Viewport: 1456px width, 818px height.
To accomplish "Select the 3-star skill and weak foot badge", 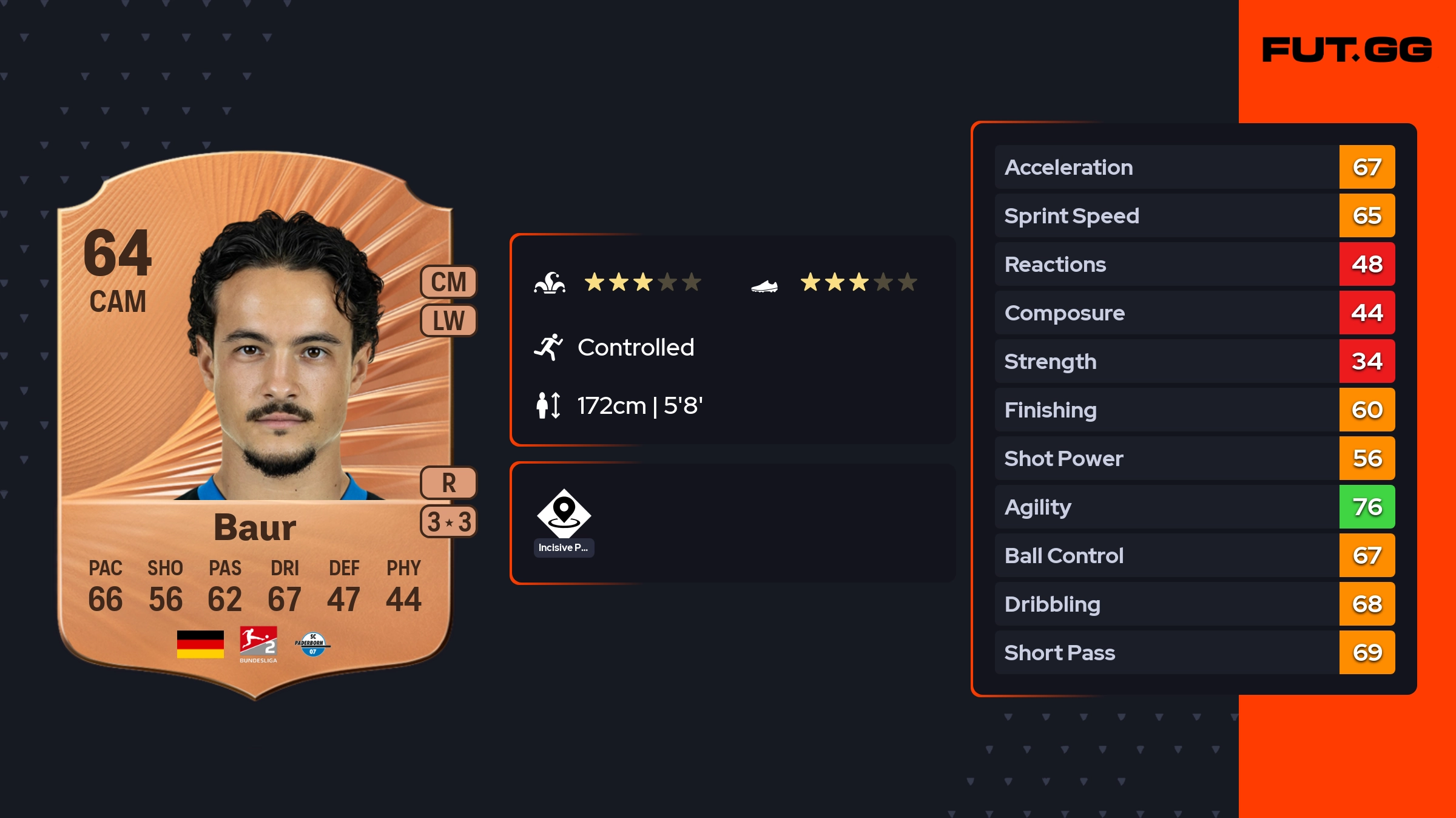I will (x=448, y=522).
